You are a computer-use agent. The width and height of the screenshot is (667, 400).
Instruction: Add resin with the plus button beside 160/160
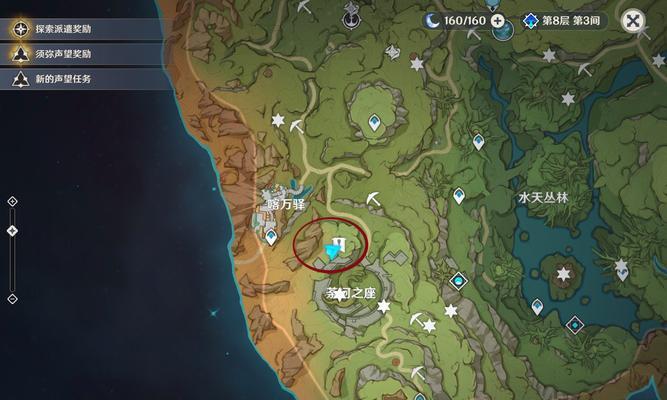pos(497,20)
